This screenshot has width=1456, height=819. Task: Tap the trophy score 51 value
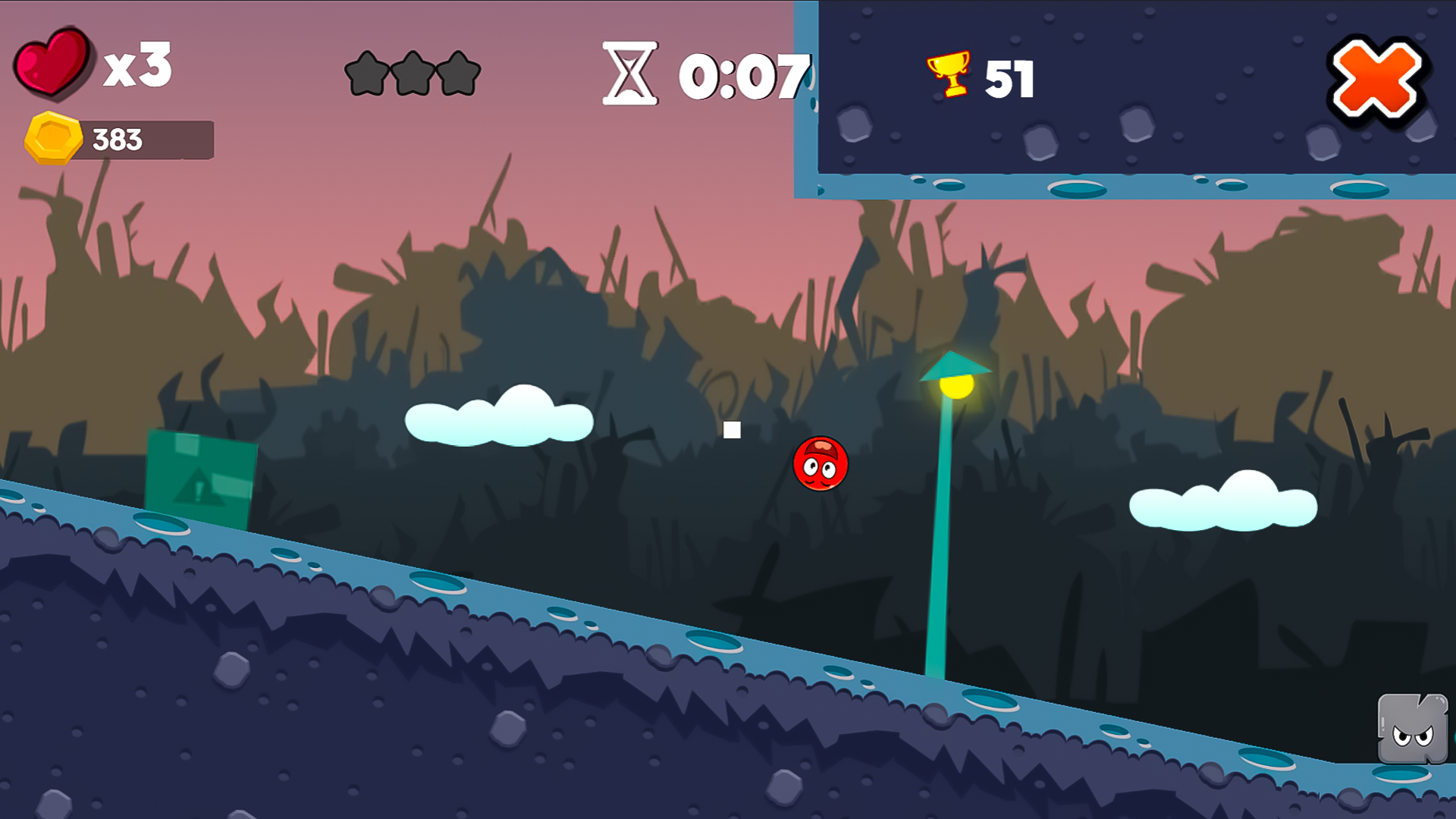[1009, 78]
